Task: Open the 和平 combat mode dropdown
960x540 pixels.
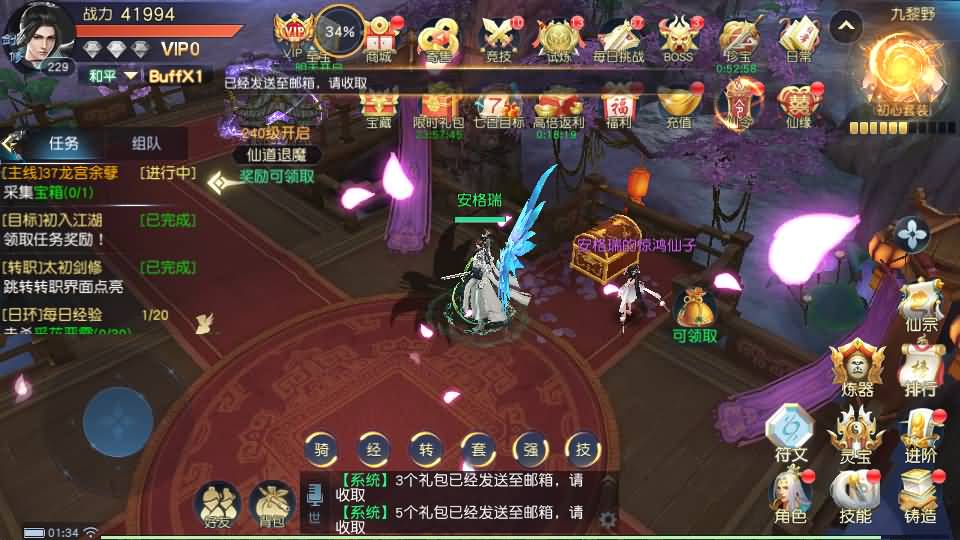Action: [x=111, y=76]
